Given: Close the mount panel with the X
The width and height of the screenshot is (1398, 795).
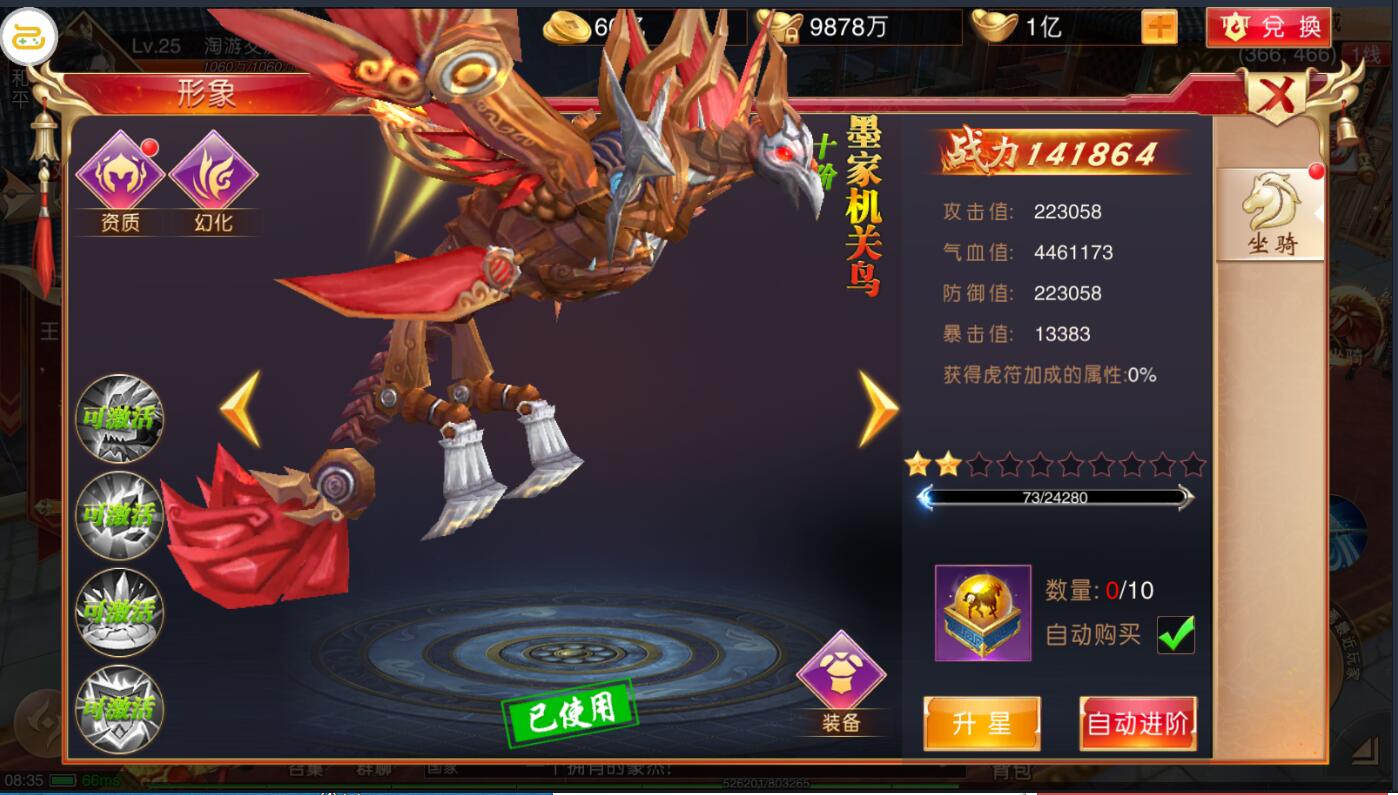Looking at the screenshot, I should tap(1277, 97).
